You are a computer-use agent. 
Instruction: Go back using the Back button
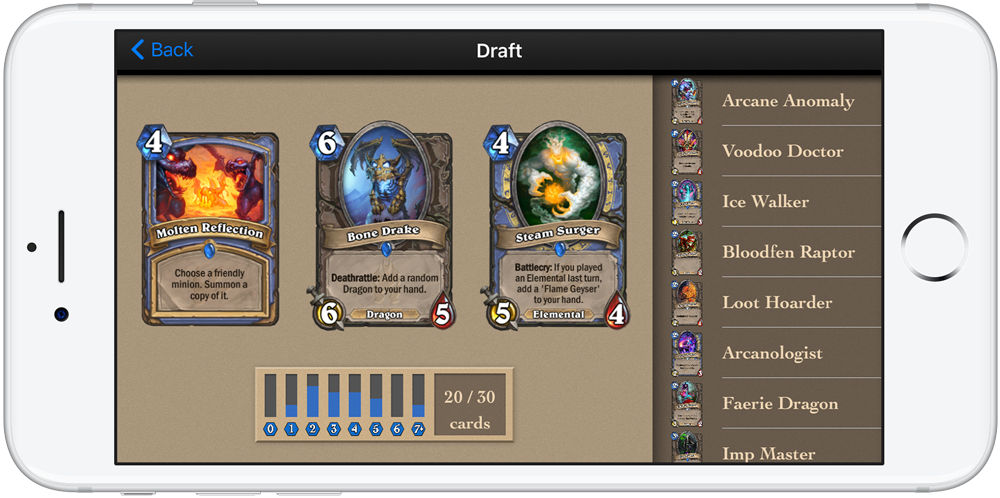[x=162, y=50]
